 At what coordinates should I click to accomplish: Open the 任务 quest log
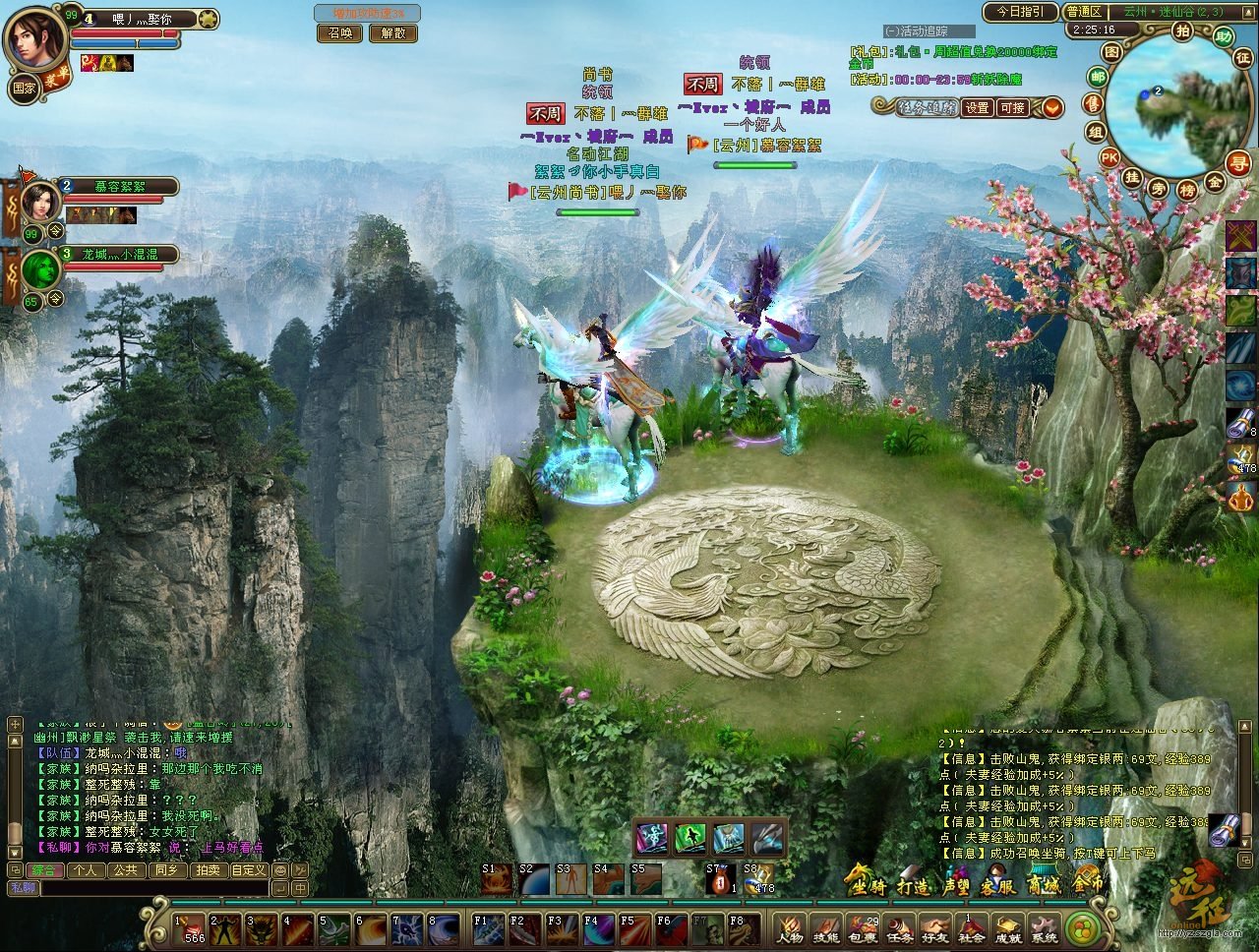899,927
